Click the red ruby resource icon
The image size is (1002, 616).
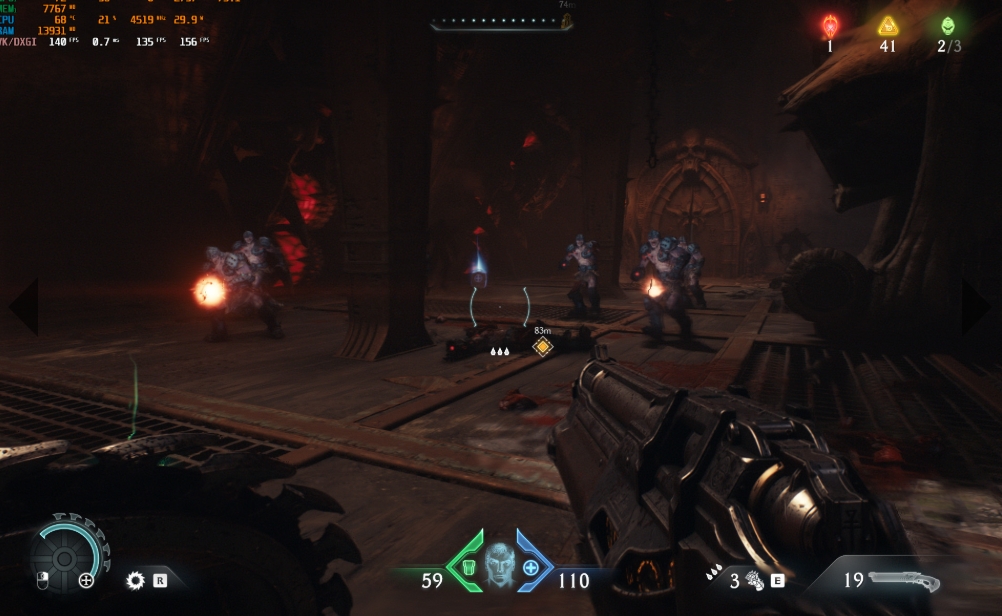tap(829, 25)
